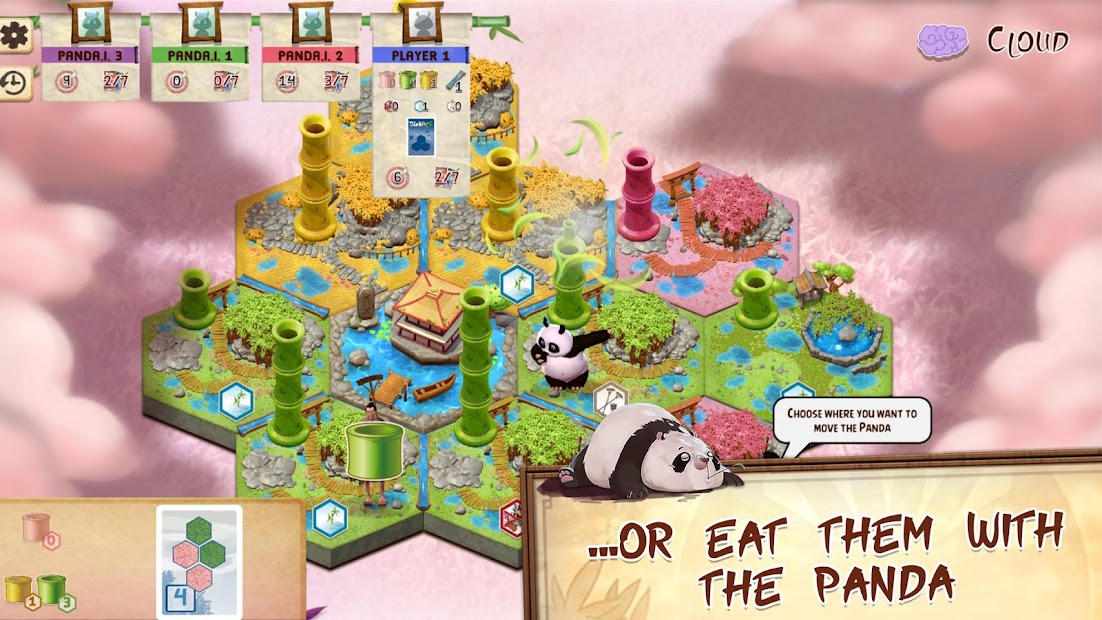
Task: Select the Player 1 banner
Action: [420, 55]
